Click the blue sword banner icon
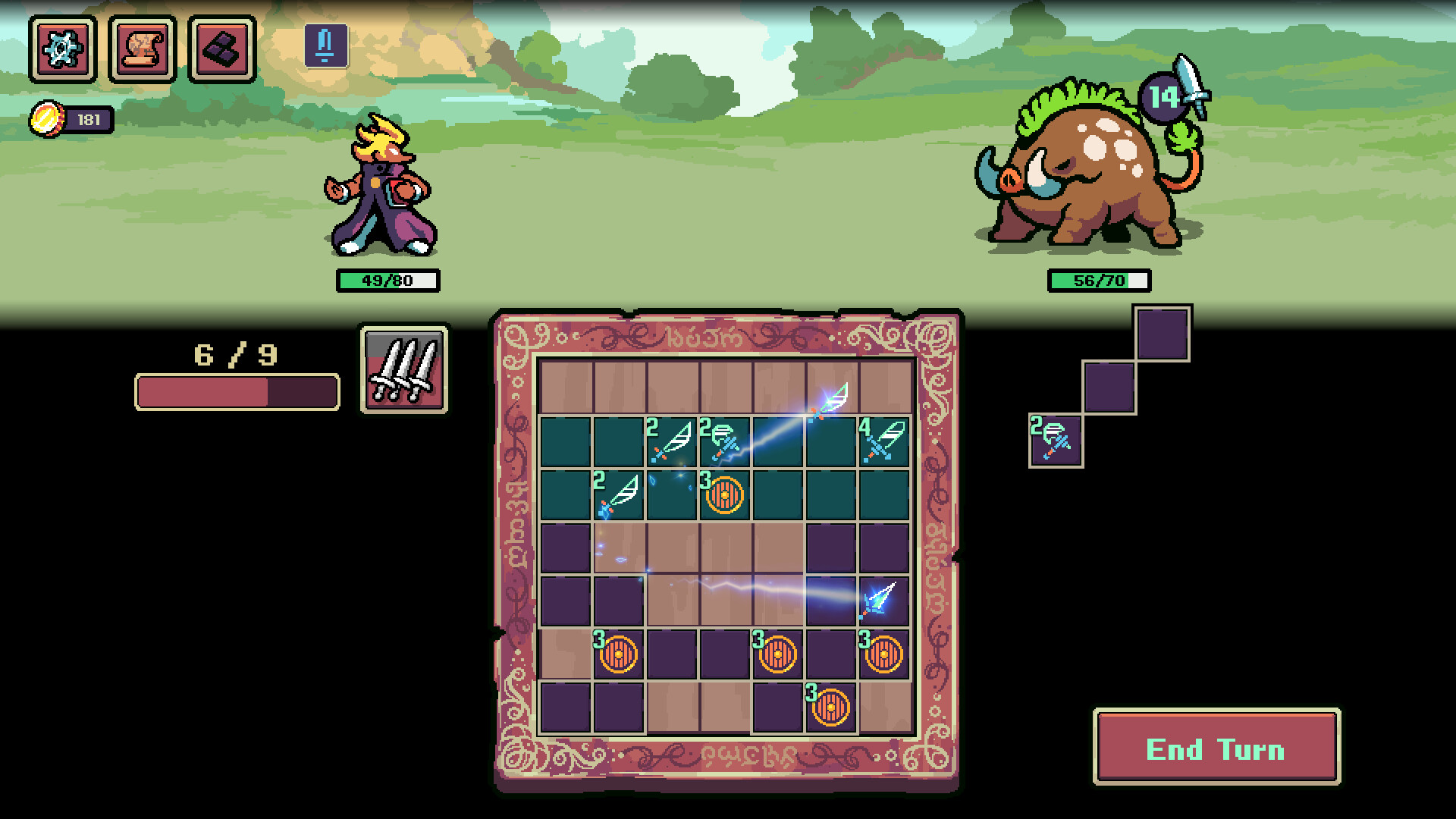This screenshot has width=1456, height=819. 325,47
